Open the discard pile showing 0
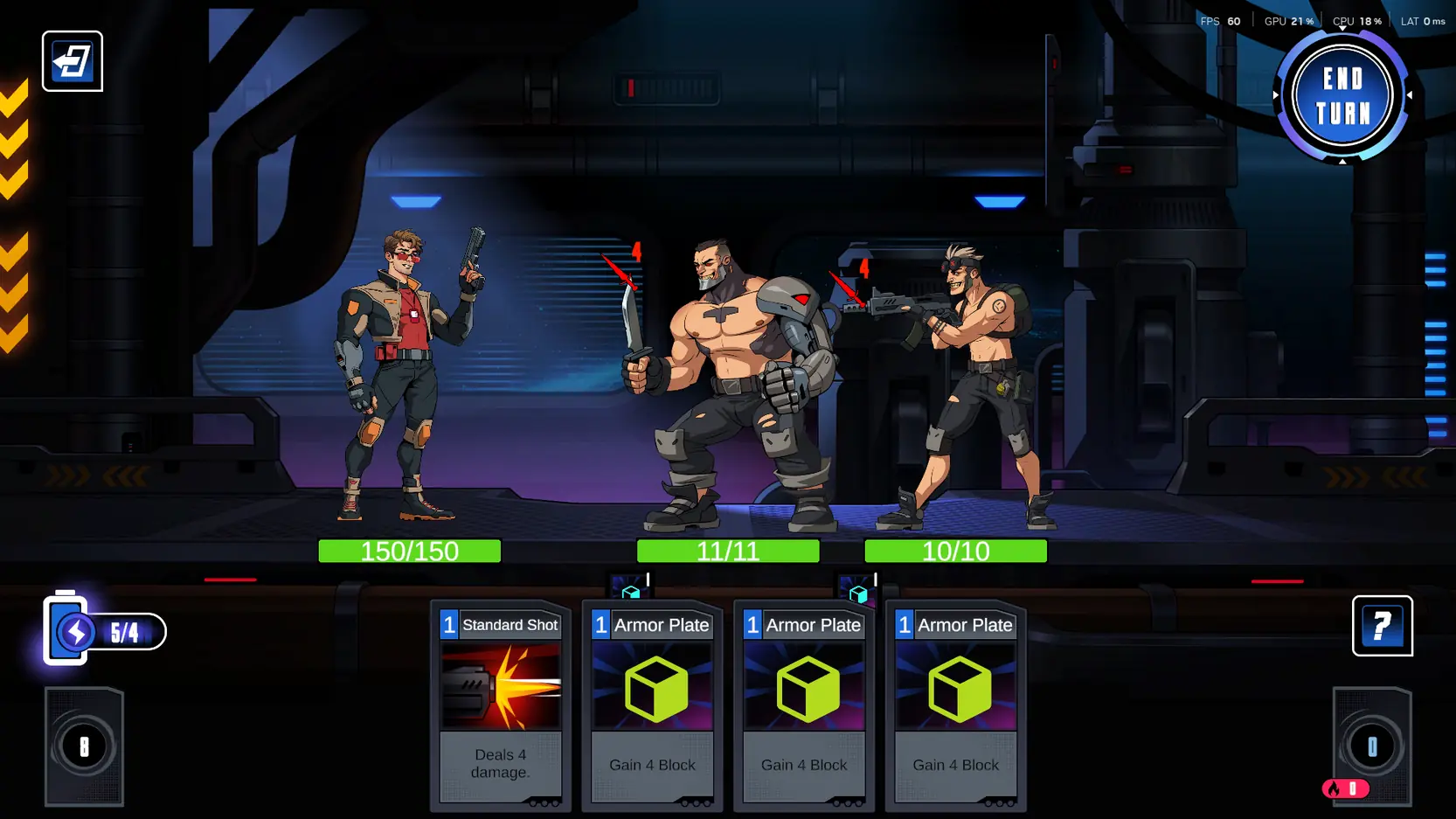The width and height of the screenshot is (1456, 819). pos(1371,746)
